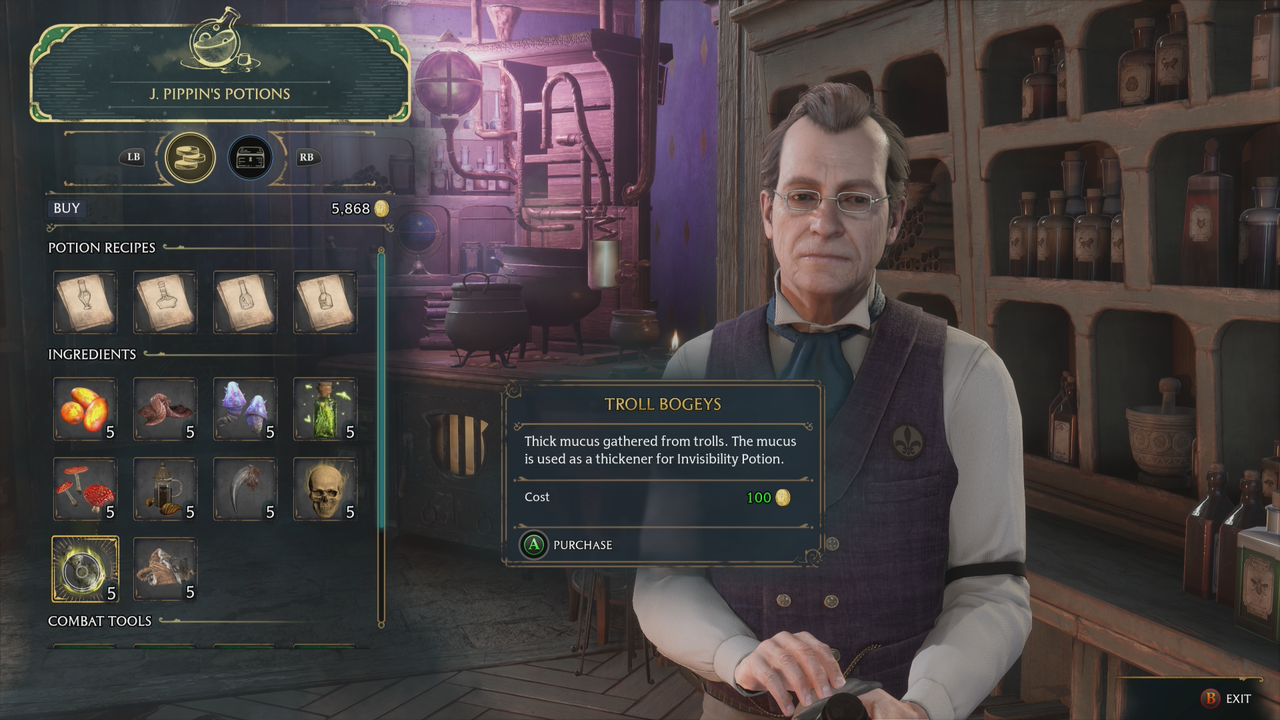Select the purple mushrooms ingredient

[x=245, y=408]
